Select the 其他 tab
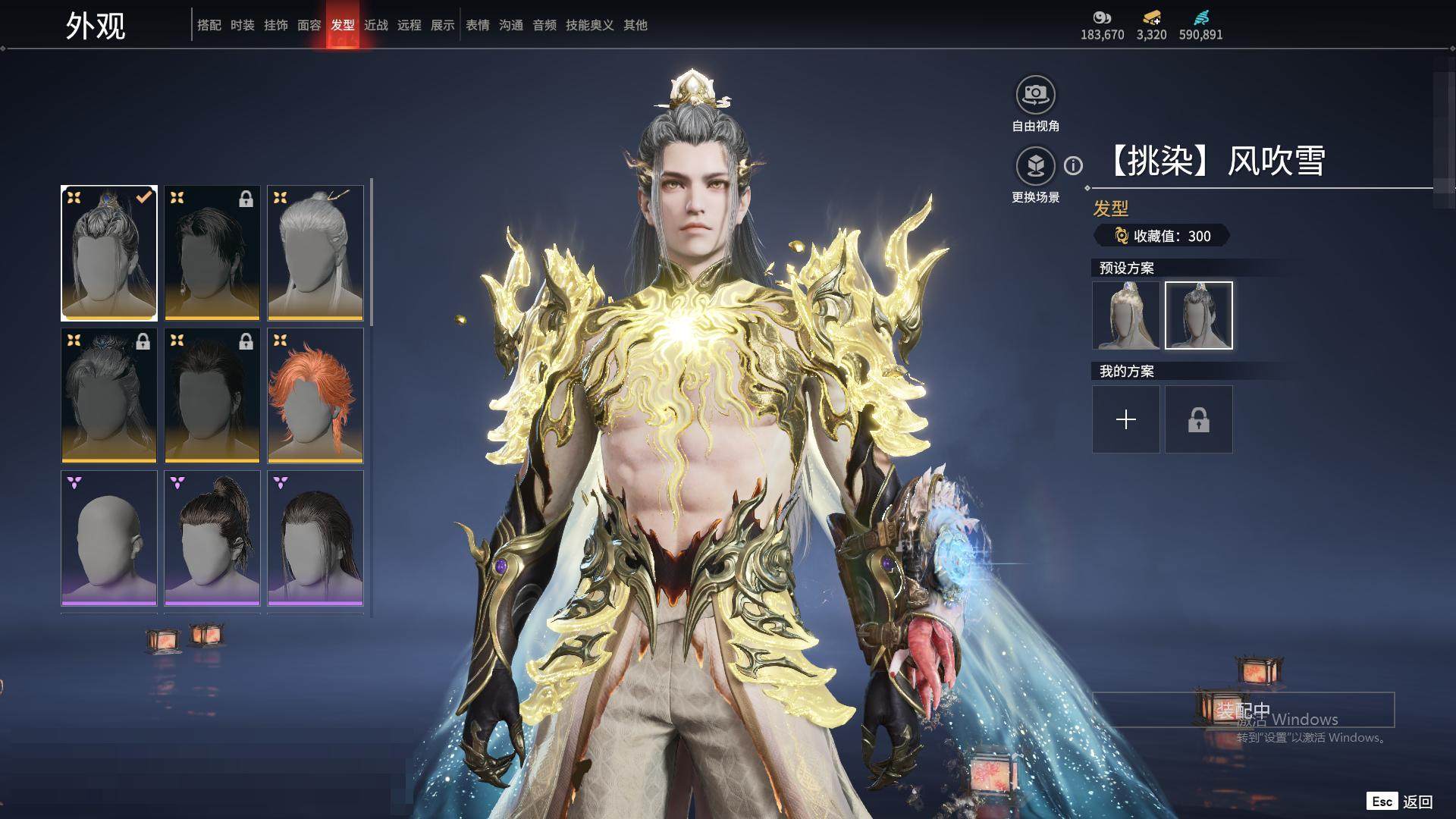Image resolution: width=1456 pixels, height=819 pixels. pyautogui.click(x=635, y=25)
